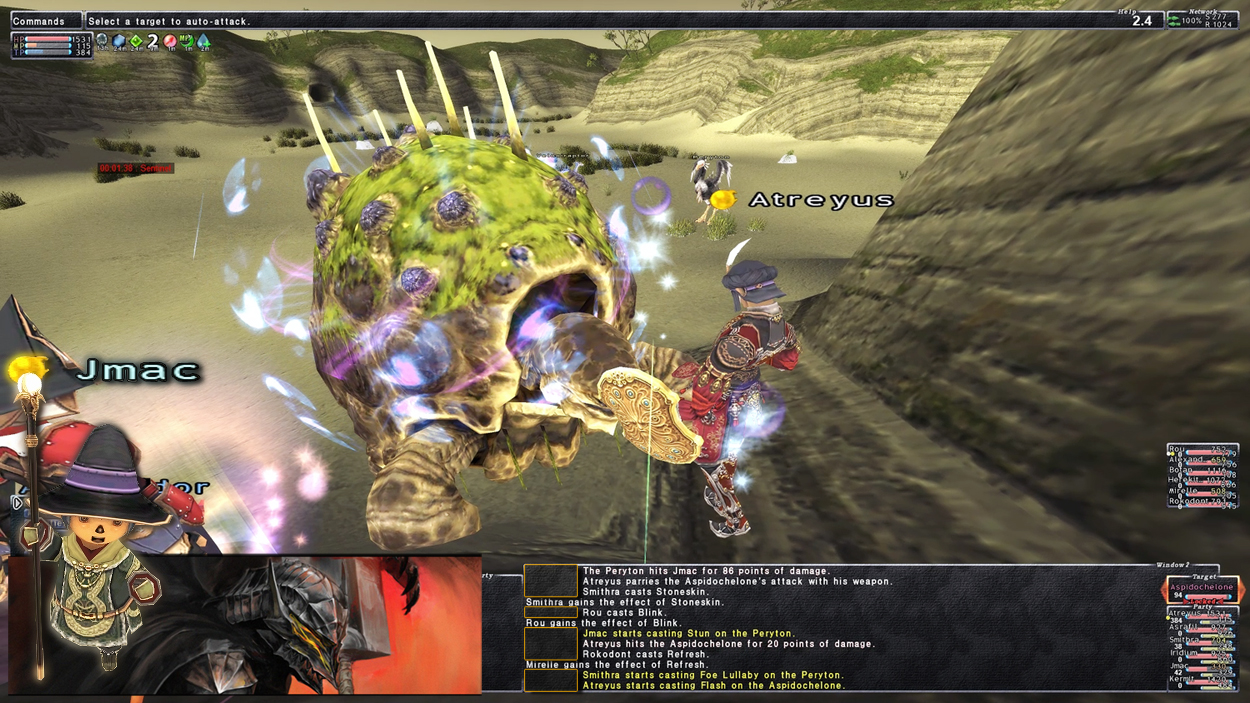Screen dimensions: 1250x703
Task: Select the blue crystal status icon
Action: pyautogui.click(x=119, y=41)
